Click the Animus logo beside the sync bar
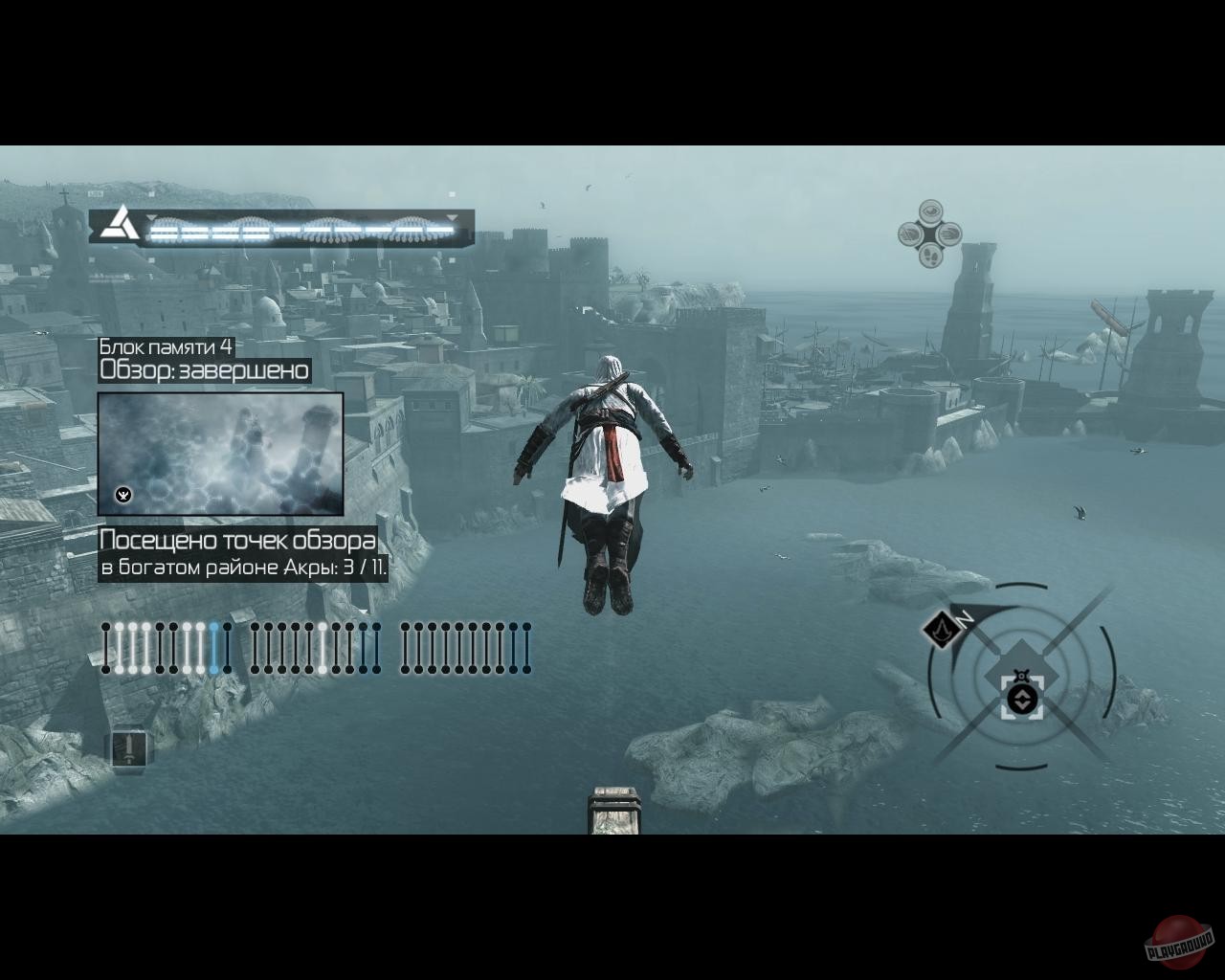The image size is (1225, 980). pyautogui.click(x=119, y=227)
